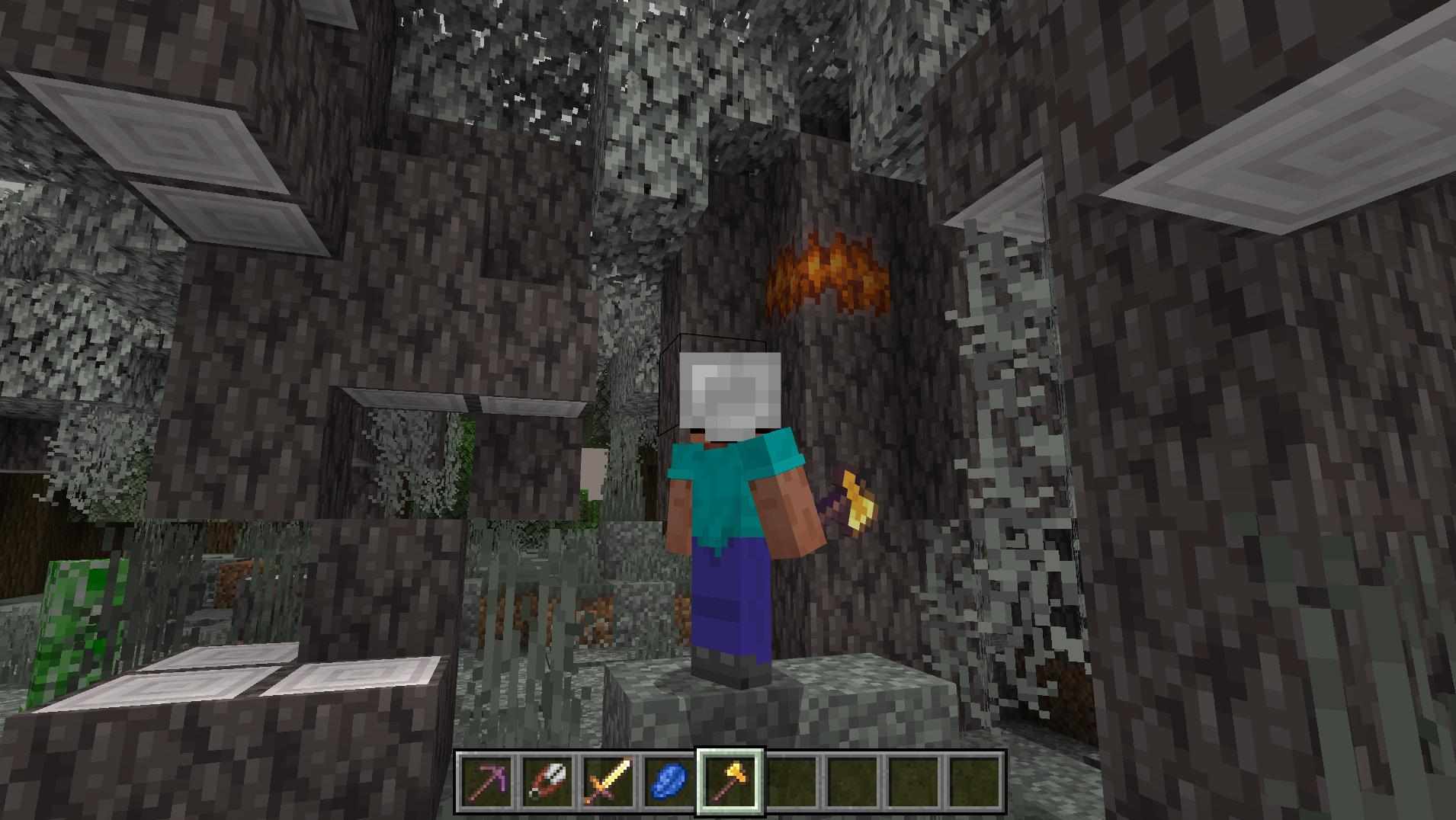Select the blue lapis lazuli slot
This screenshot has height=820, width=1456.
coord(669,783)
